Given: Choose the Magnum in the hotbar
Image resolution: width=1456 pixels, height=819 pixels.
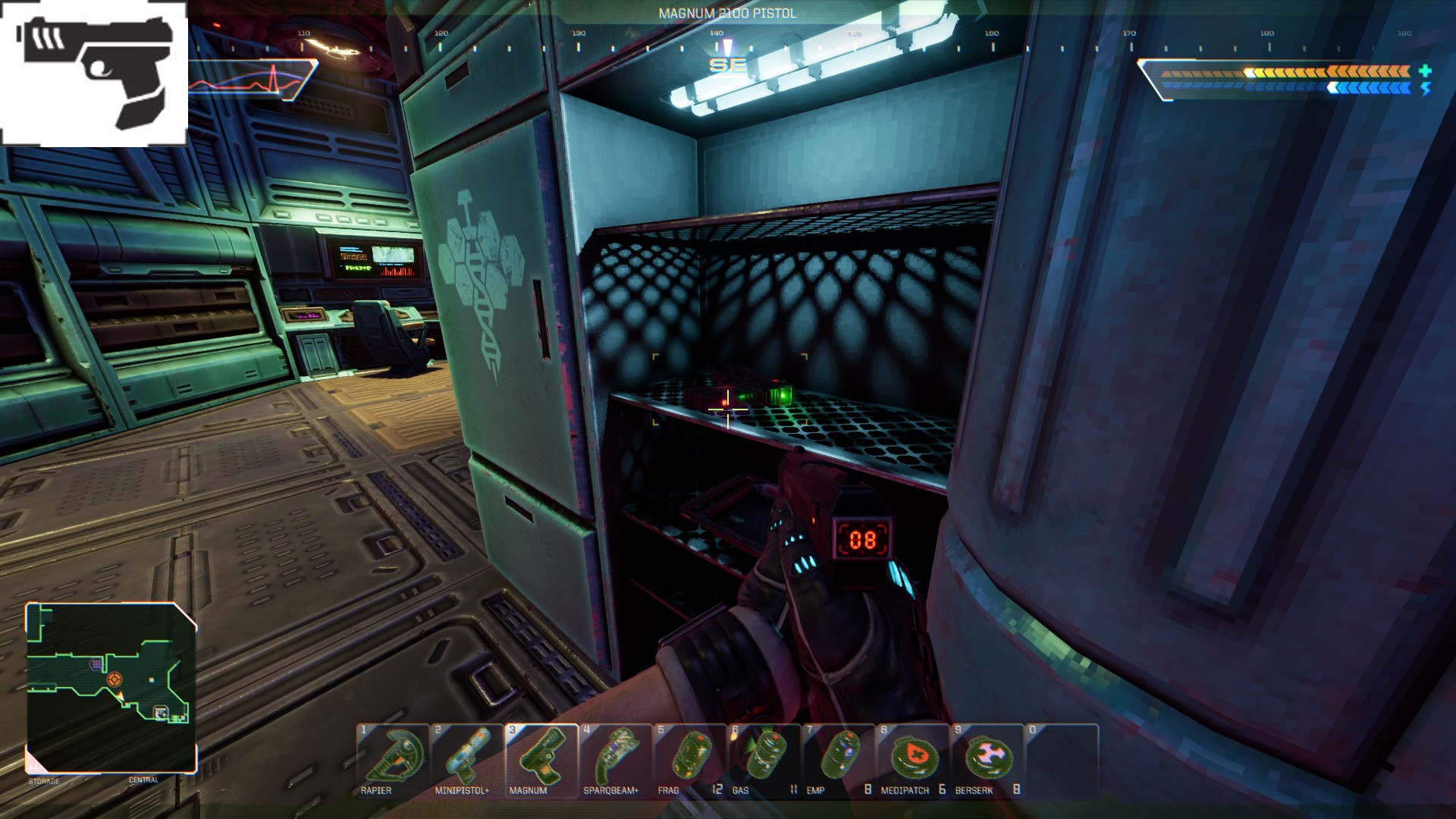Looking at the screenshot, I should tap(541, 759).
